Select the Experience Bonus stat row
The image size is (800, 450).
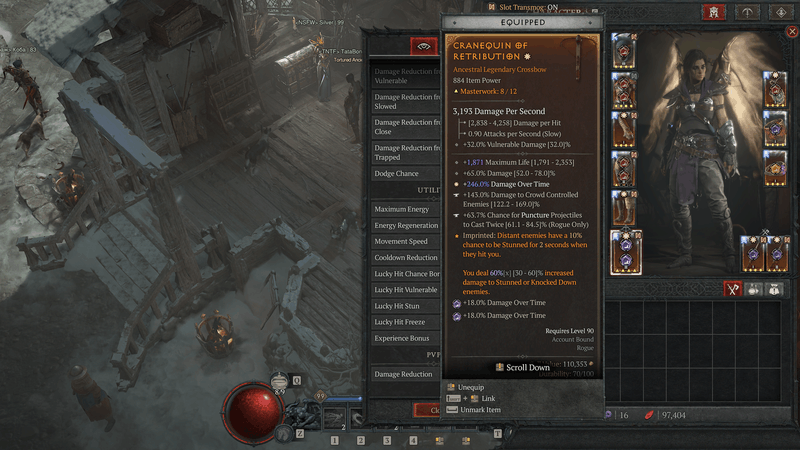pos(405,338)
